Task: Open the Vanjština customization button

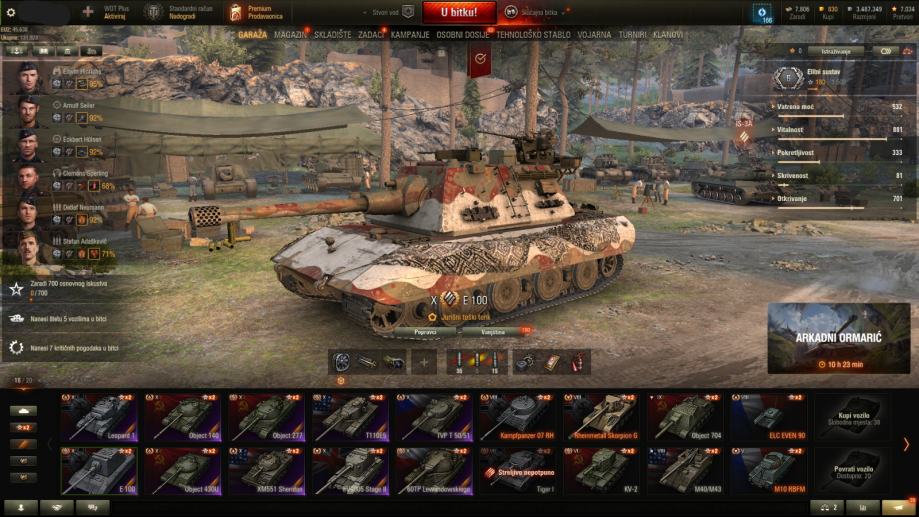Action: (493, 330)
